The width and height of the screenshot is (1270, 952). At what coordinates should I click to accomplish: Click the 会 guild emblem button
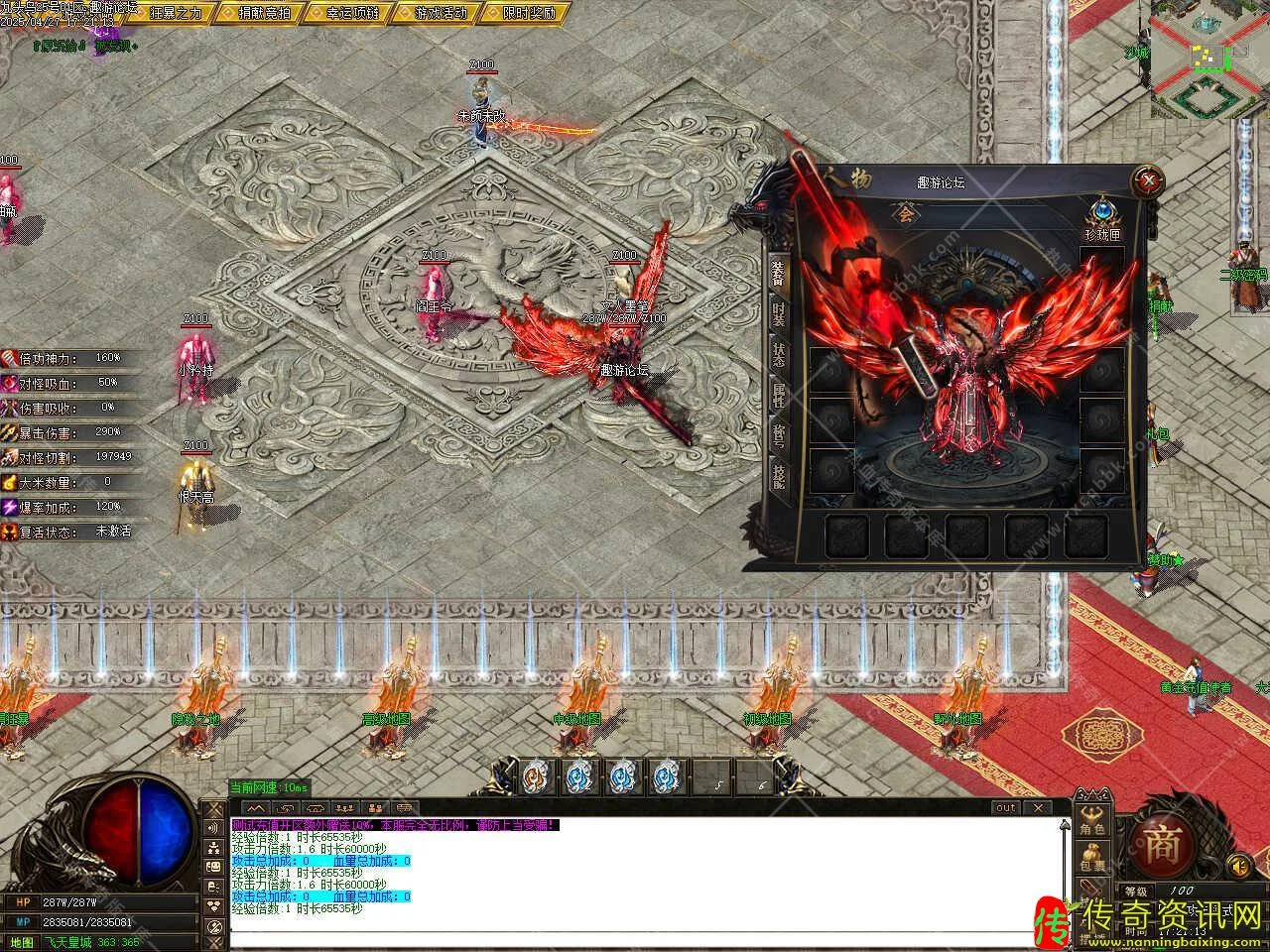pos(903,214)
